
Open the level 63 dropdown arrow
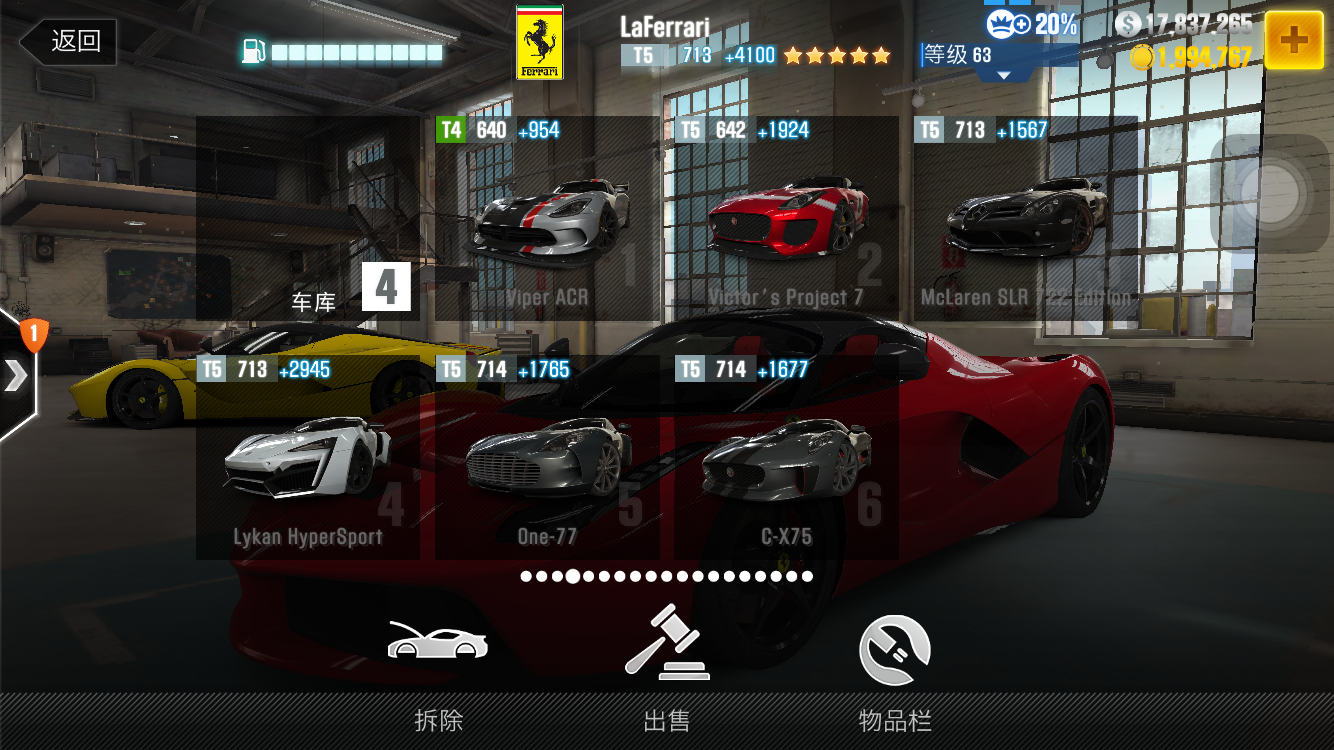(x=1004, y=76)
